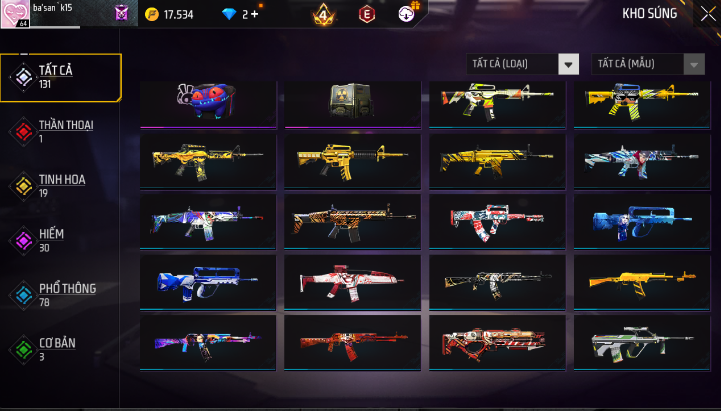Image resolution: width=721 pixels, height=411 pixels.
Task: Open the gold rank badge icon
Action: [322, 15]
